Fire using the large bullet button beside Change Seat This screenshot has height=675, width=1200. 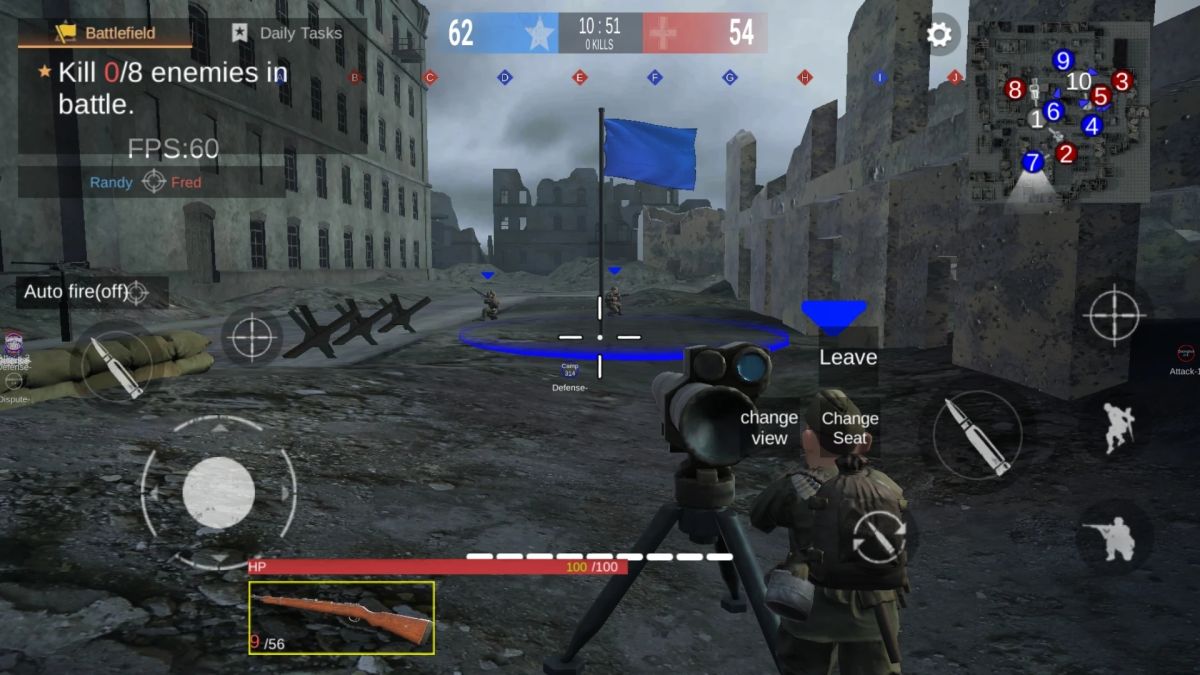pyautogui.click(x=977, y=435)
